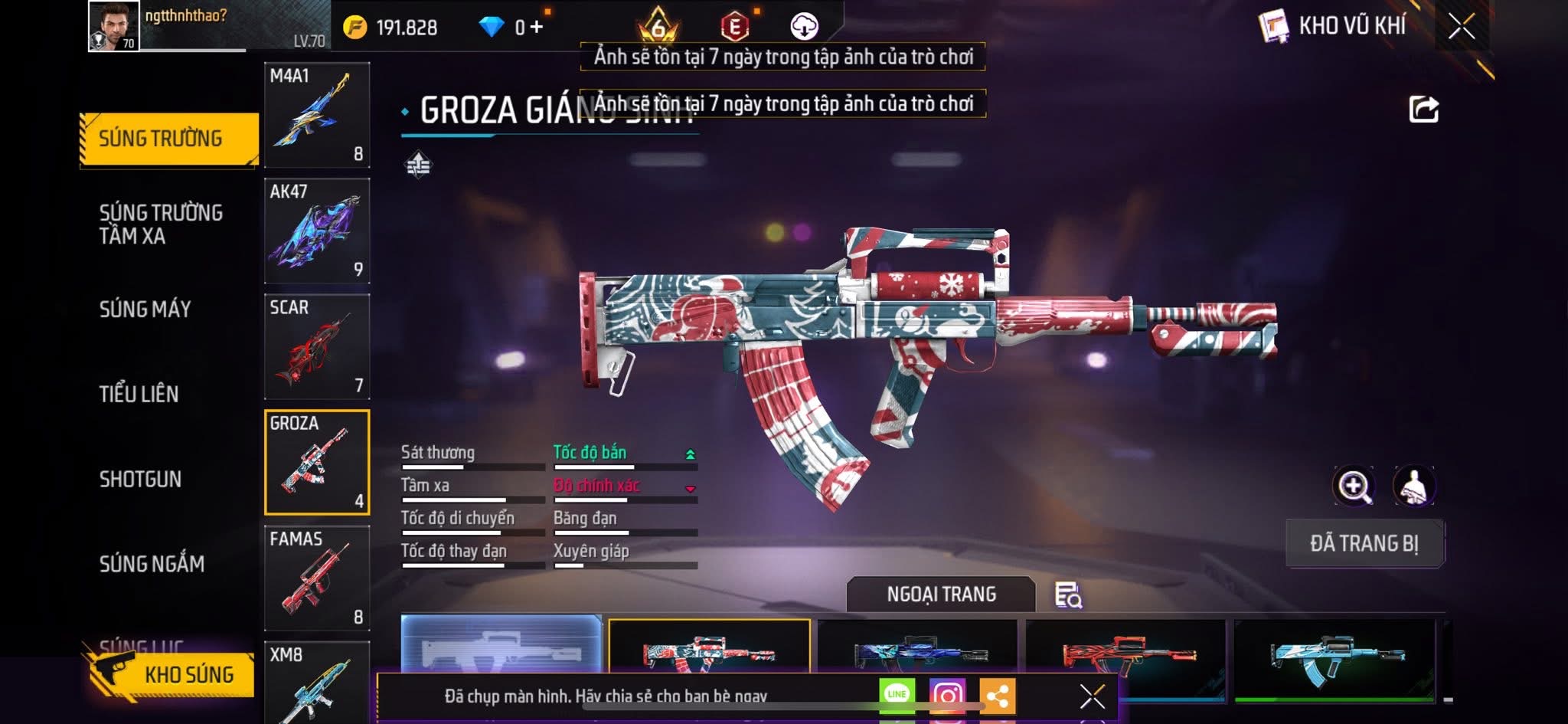
Task: Pick the SCAR weapon tile
Action: tap(317, 346)
